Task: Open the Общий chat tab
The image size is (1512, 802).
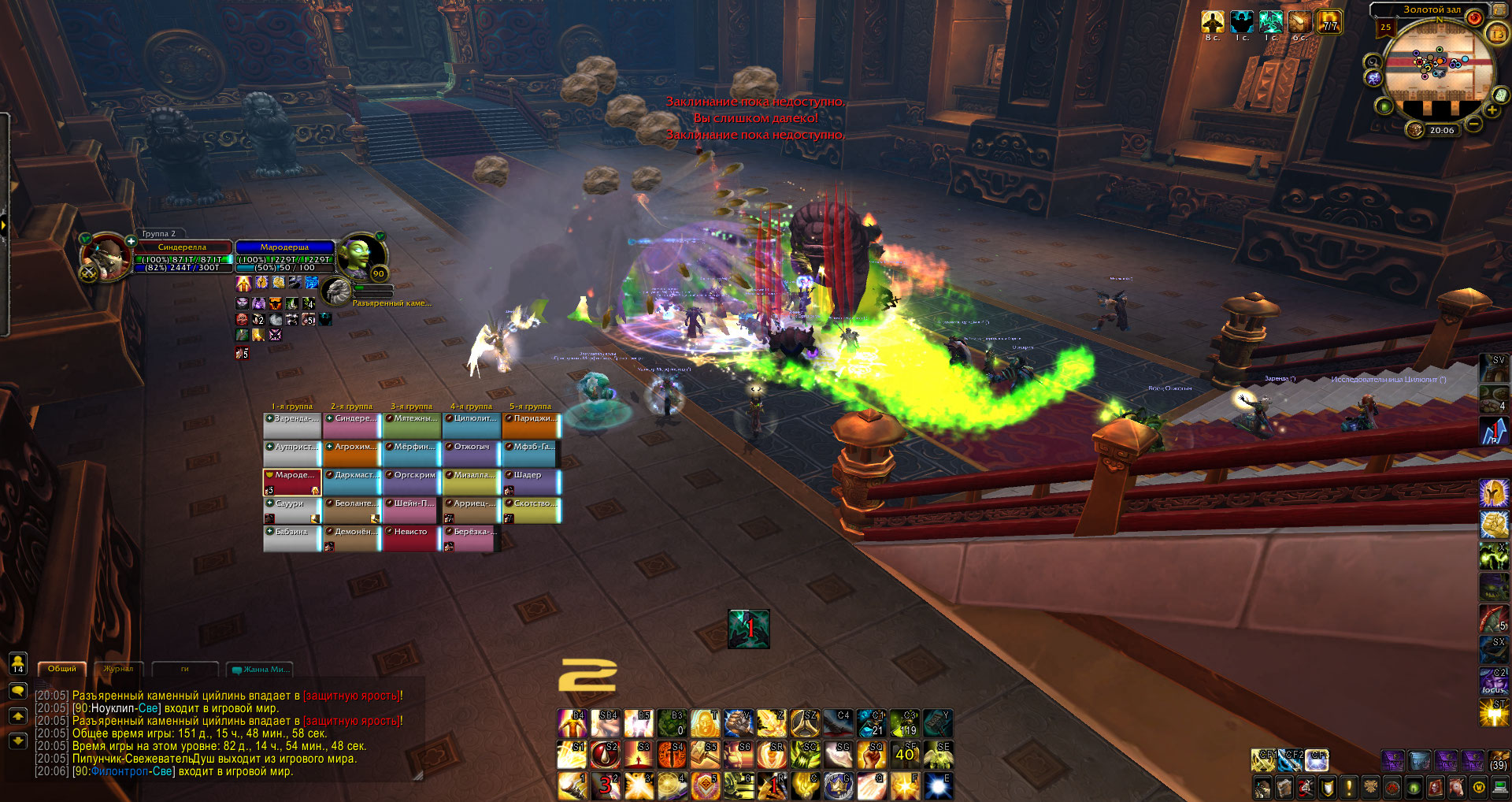Action: [62, 669]
